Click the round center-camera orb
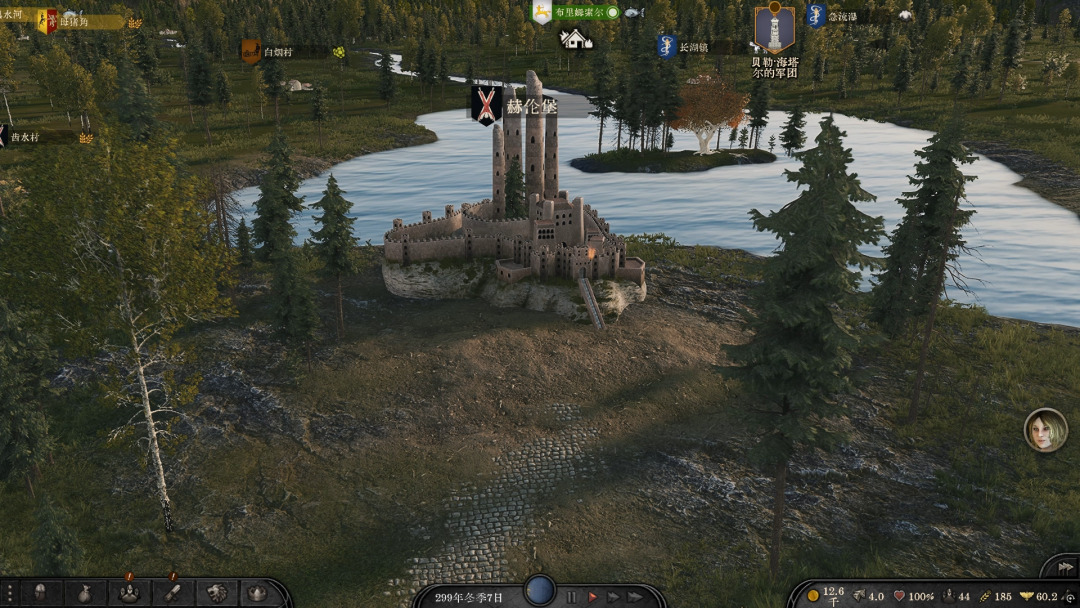 [x=540, y=590]
